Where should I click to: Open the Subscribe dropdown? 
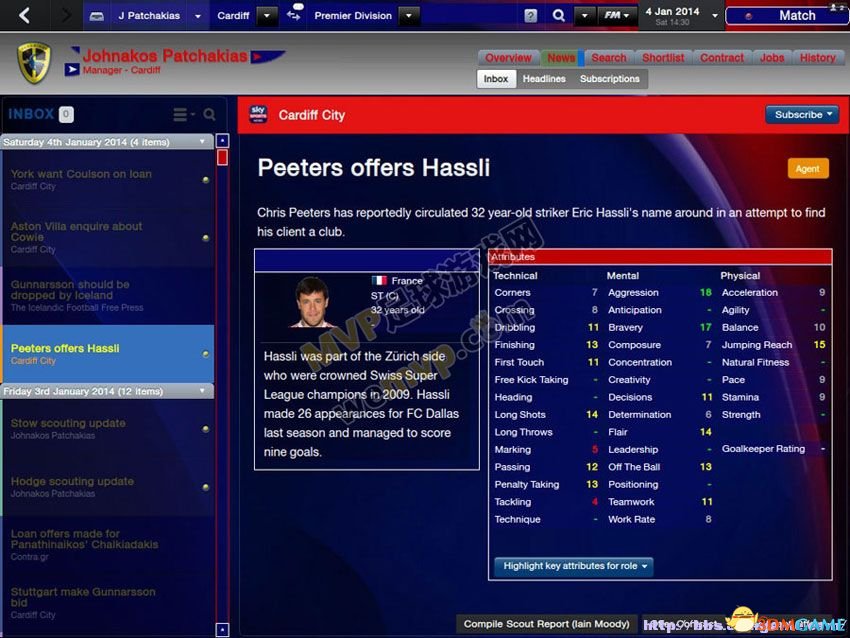(x=803, y=115)
